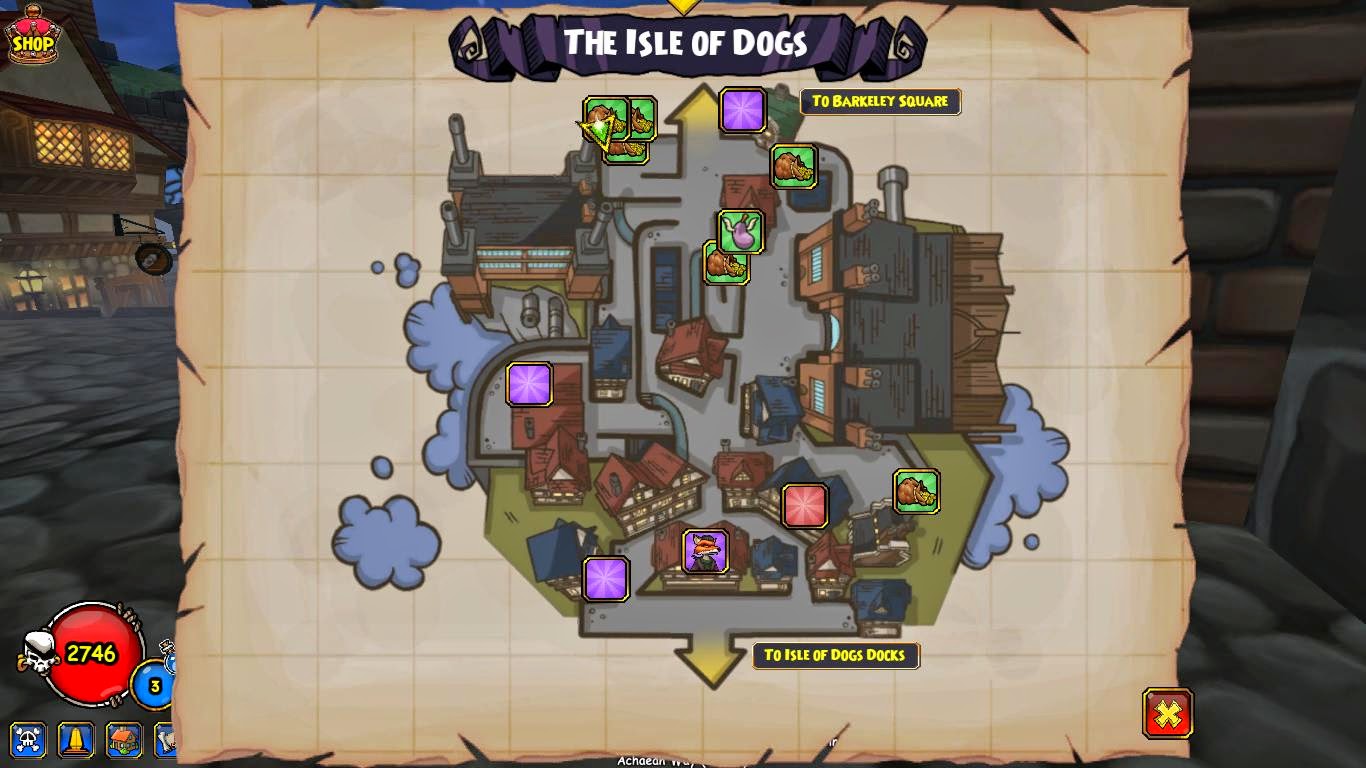1366x768 pixels.
Task: Click the boar marker below the eggplant marker
Action: coord(726,266)
